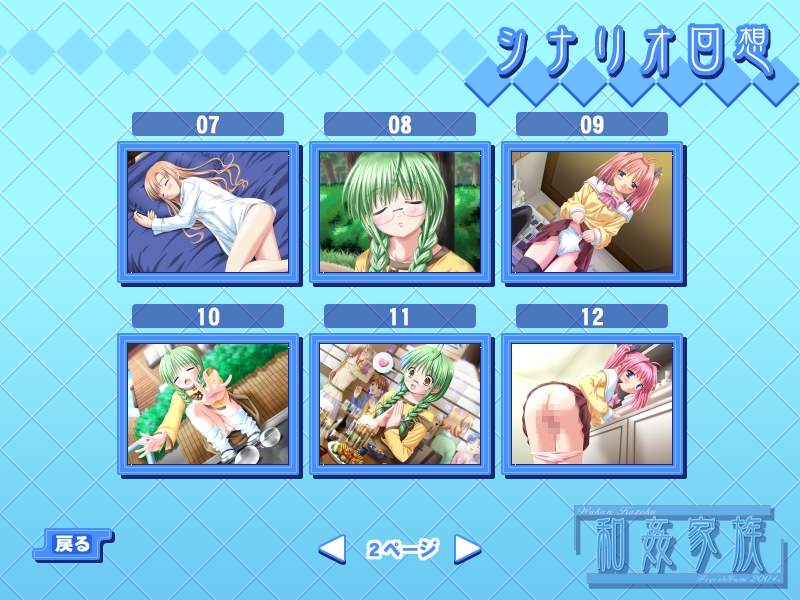View scenario thumbnail number 11
The width and height of the screenshot is (800, 600).
click(x=400, y=404)
